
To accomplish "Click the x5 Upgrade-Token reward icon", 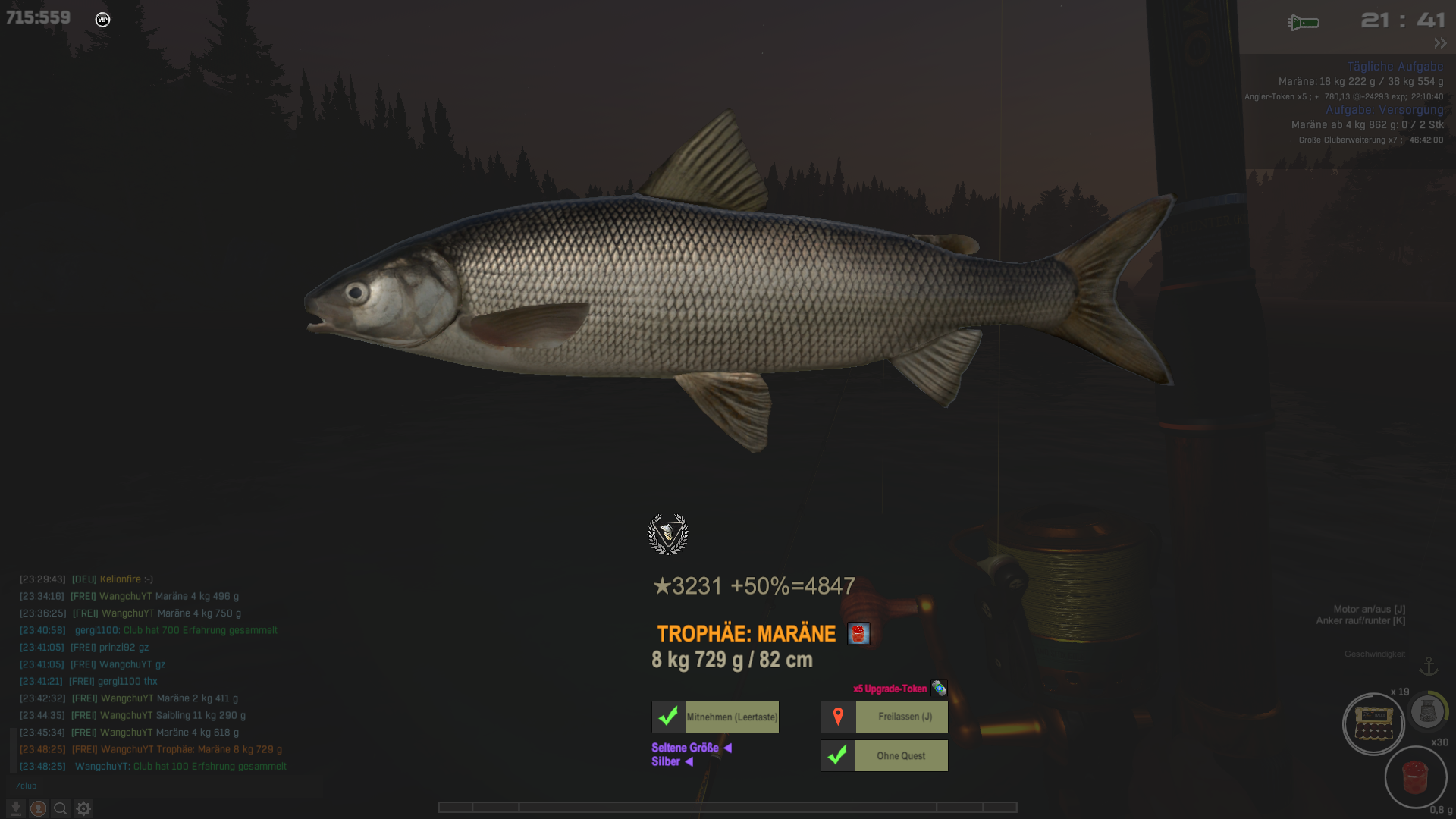I will [x=939, y=689].
